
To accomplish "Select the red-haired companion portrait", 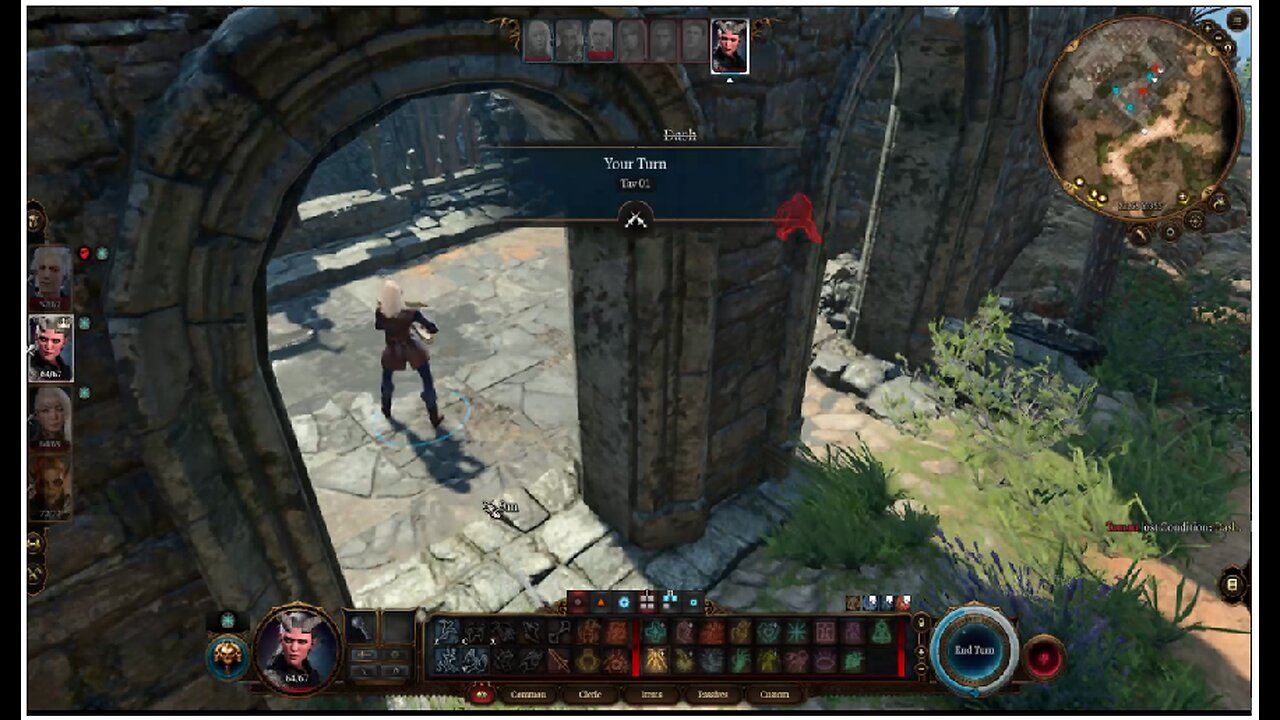I will point(50,486).
